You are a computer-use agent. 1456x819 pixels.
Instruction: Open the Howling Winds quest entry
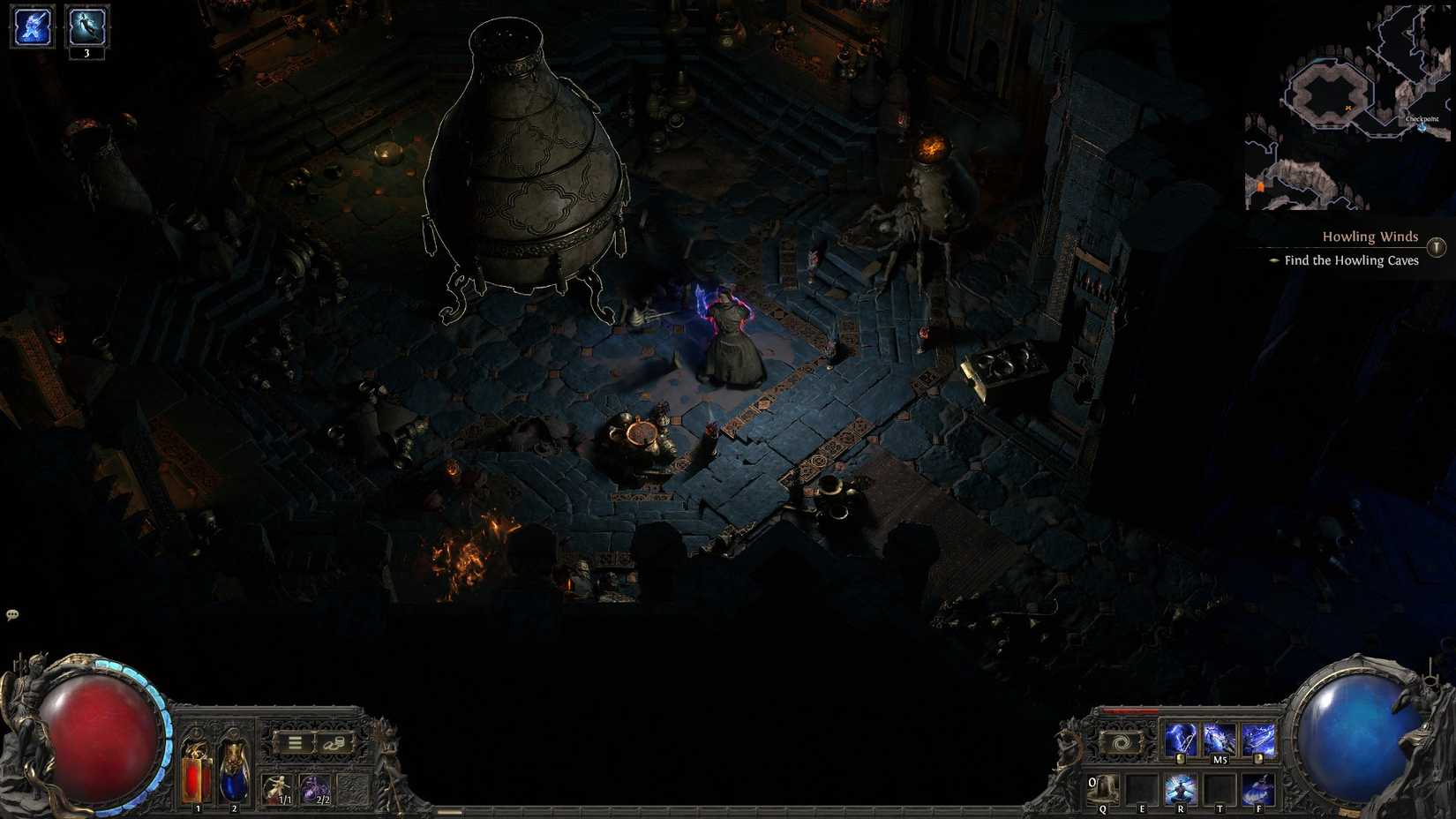[1370, 237]
